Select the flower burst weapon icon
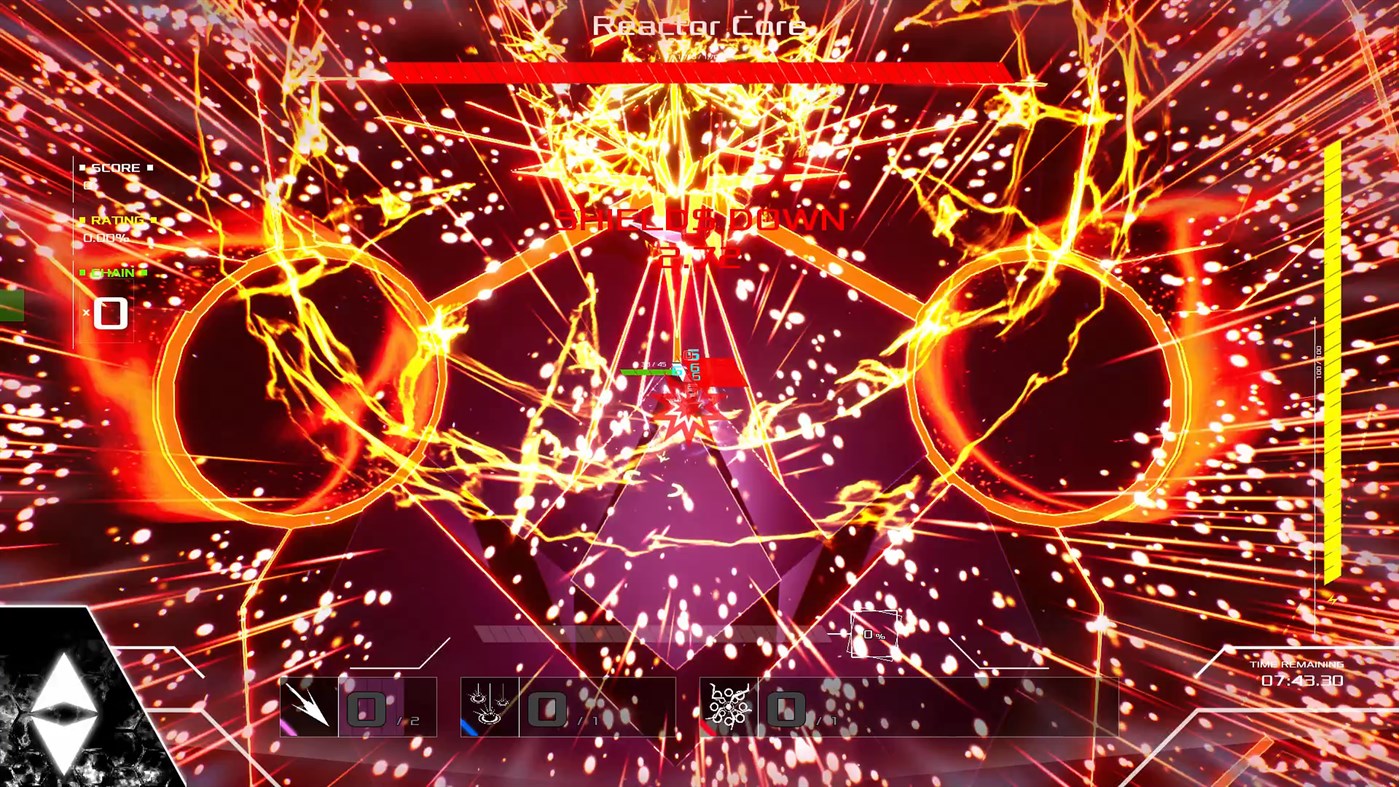This screenshot has height=787, width=1399. (729, 707)
